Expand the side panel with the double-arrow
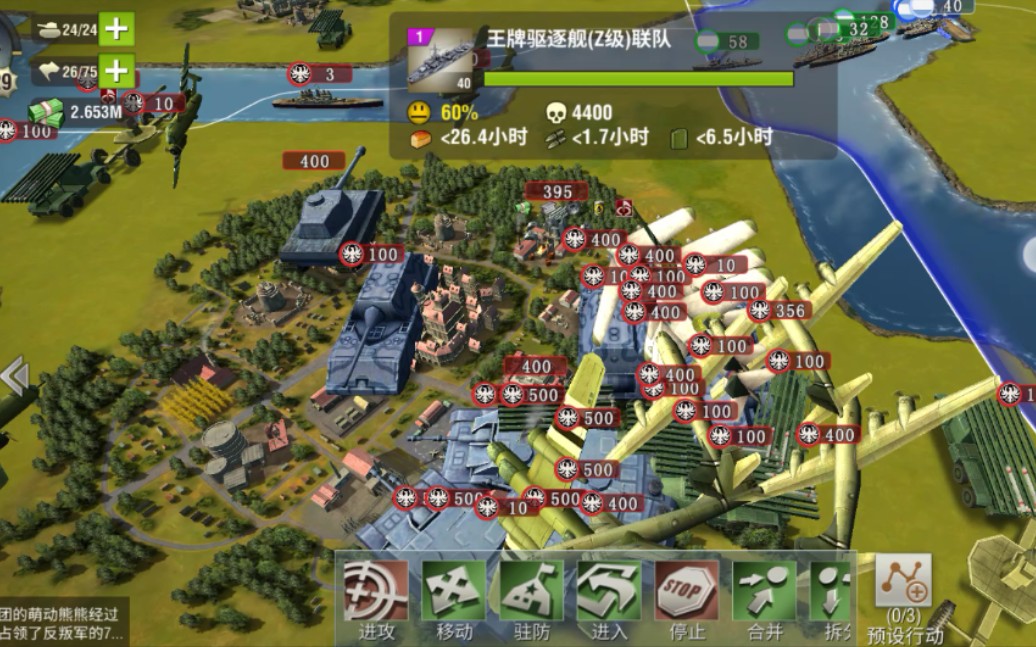Viewport: 1036px width, 647px height. tap(14, 376)
